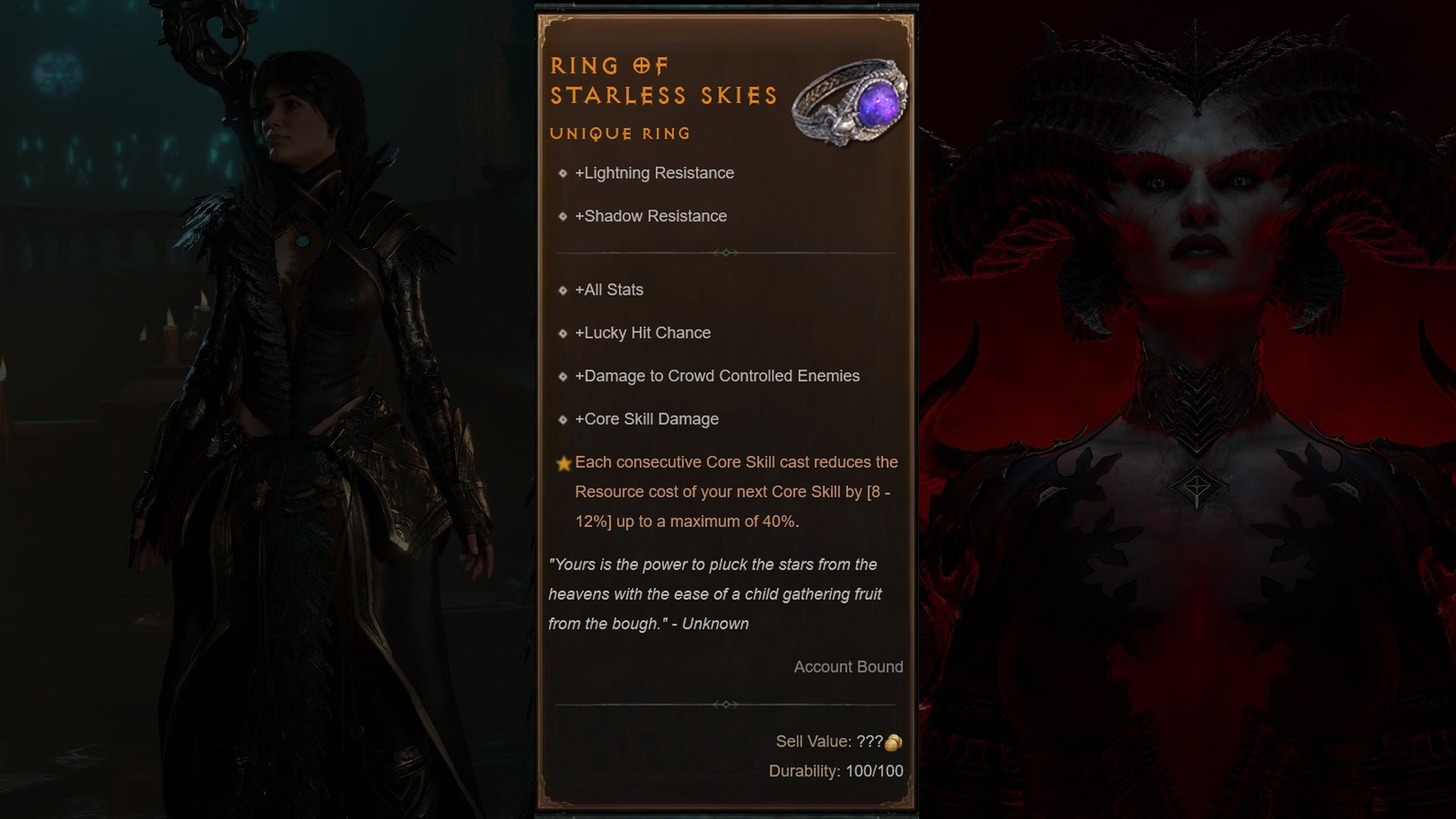The width and height of the screenshot is (1456, 819).
Task: Toggle the Account Bound status label
Action: [x=848, y=667]
